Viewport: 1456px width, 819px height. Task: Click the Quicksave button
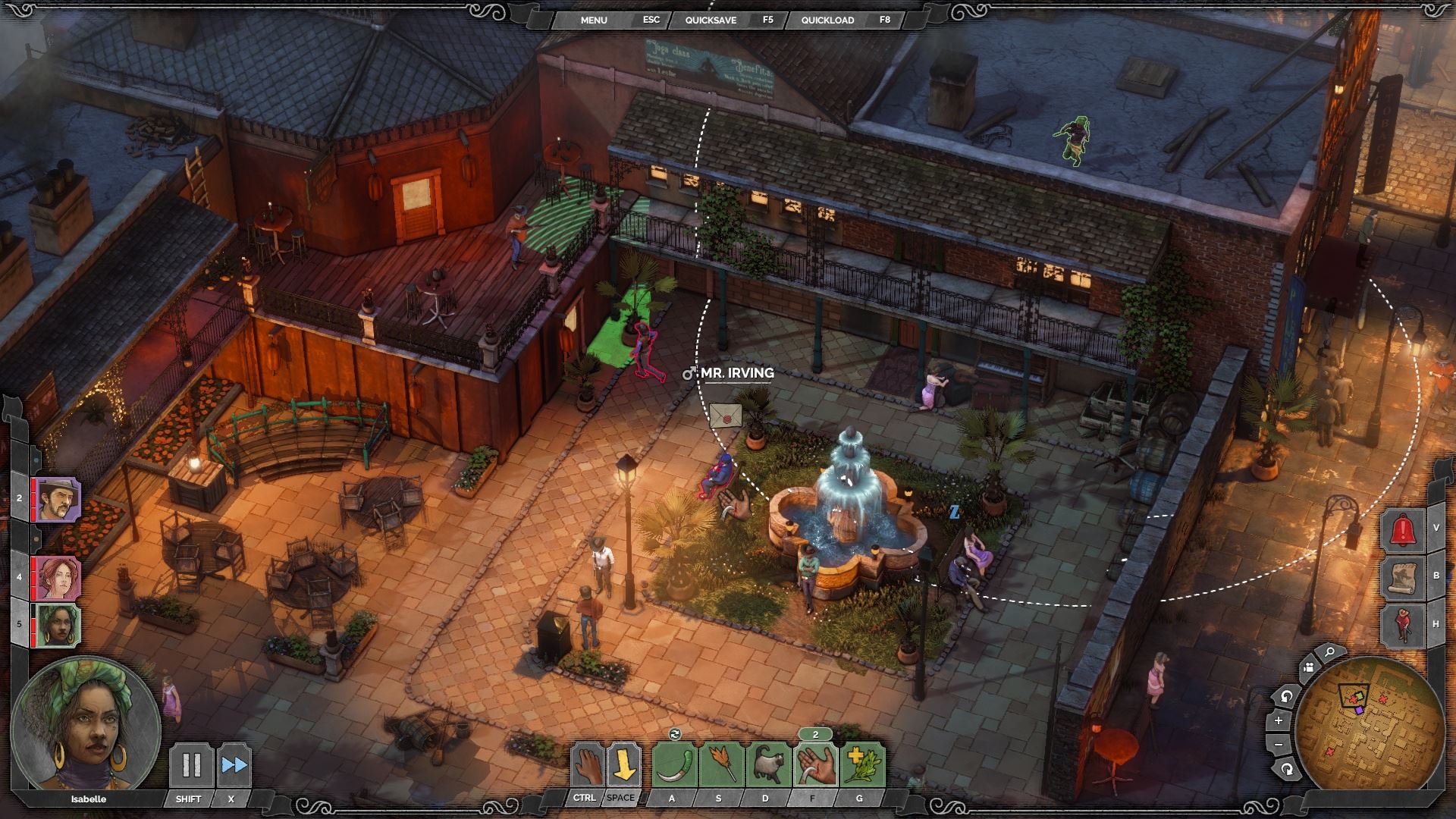(x=711, y=20)
